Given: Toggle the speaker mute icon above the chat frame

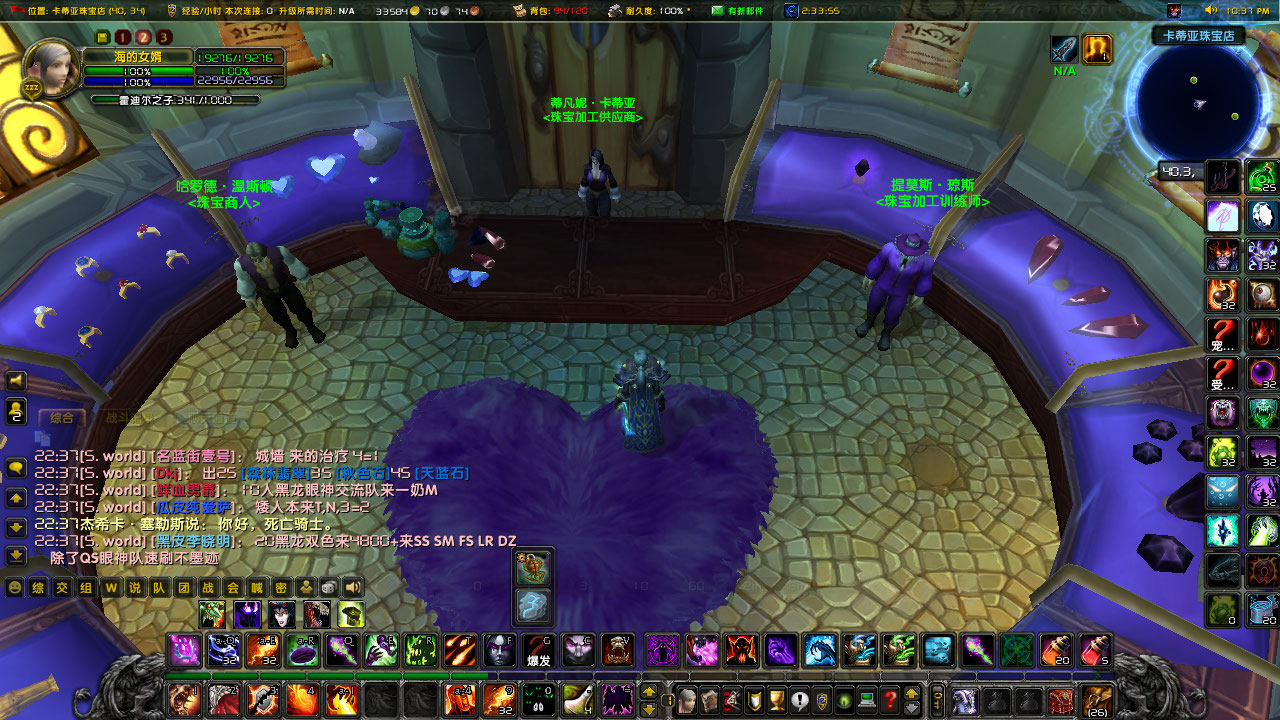Looking at the screenshot, I should click(15, 380).
